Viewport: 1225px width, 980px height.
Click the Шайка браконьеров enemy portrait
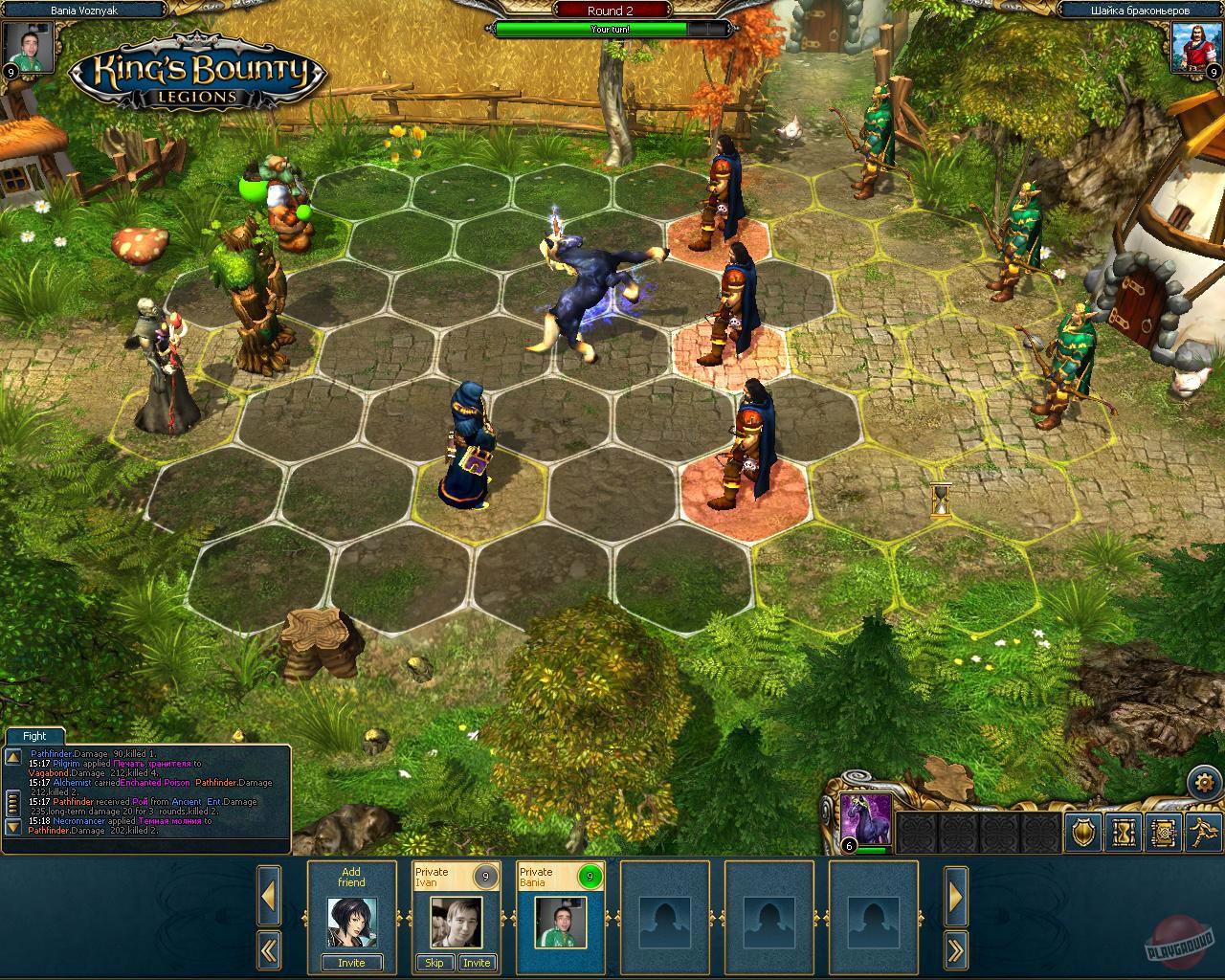point(1194,50)
